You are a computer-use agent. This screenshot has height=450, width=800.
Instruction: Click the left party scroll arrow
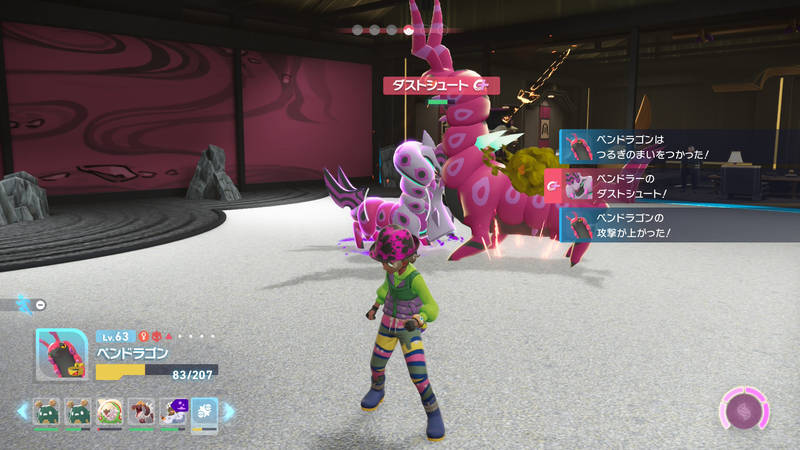(x=21, y=411)
